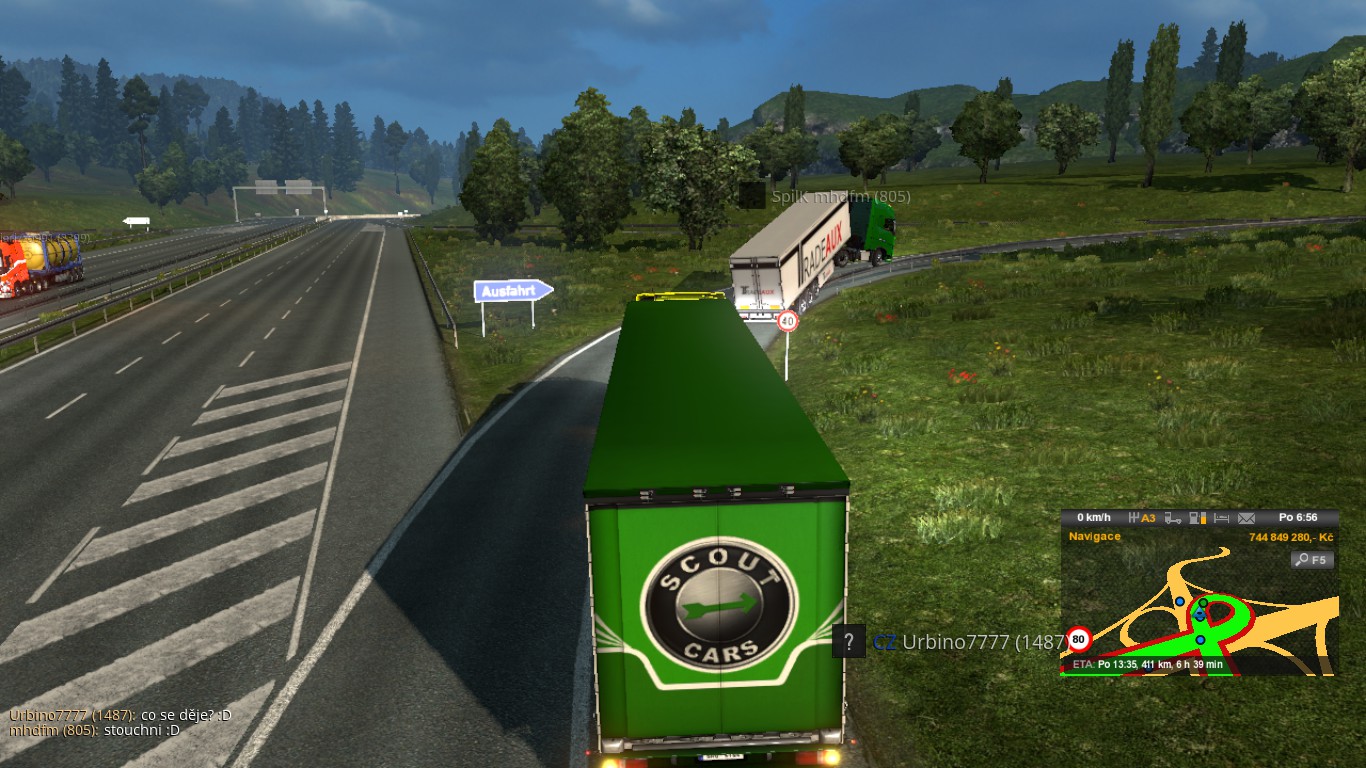Click the Navigace label in the route advisor

click(x=1094, y=537)
